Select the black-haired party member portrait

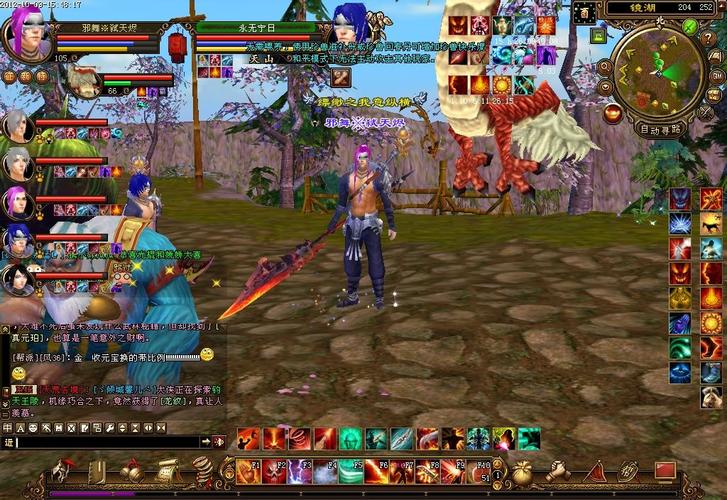tap(18, 277)
